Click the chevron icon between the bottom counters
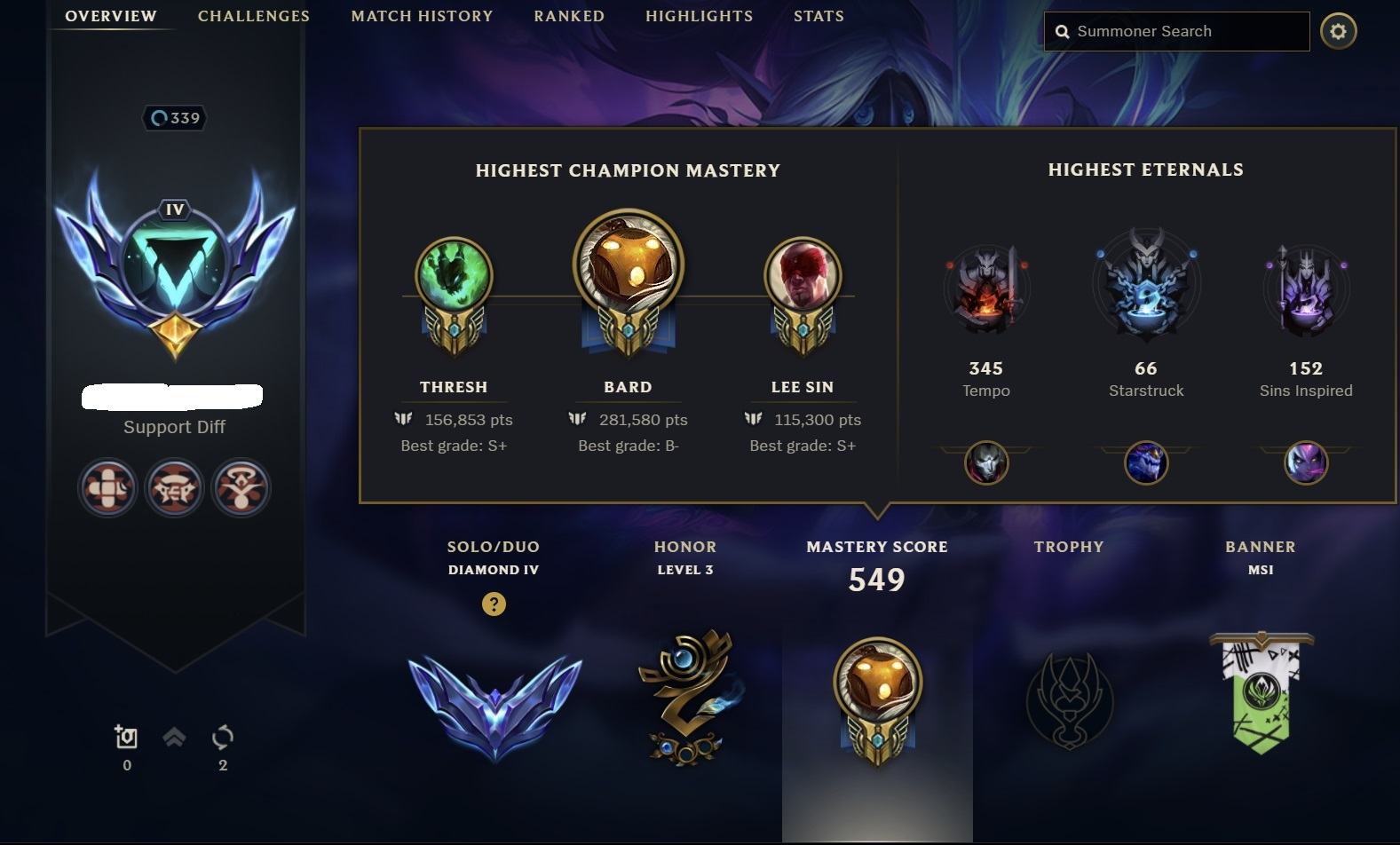The image size is (1400, 845). coord(174,738)
